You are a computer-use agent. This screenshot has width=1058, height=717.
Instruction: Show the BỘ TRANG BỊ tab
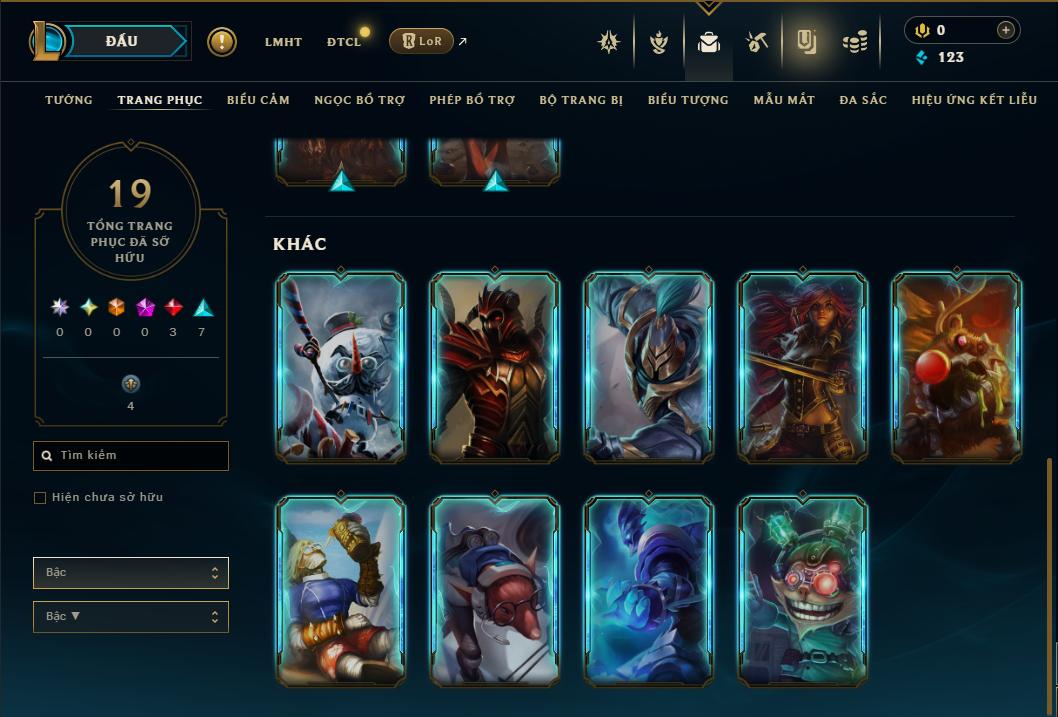click(x=581, y=100)
